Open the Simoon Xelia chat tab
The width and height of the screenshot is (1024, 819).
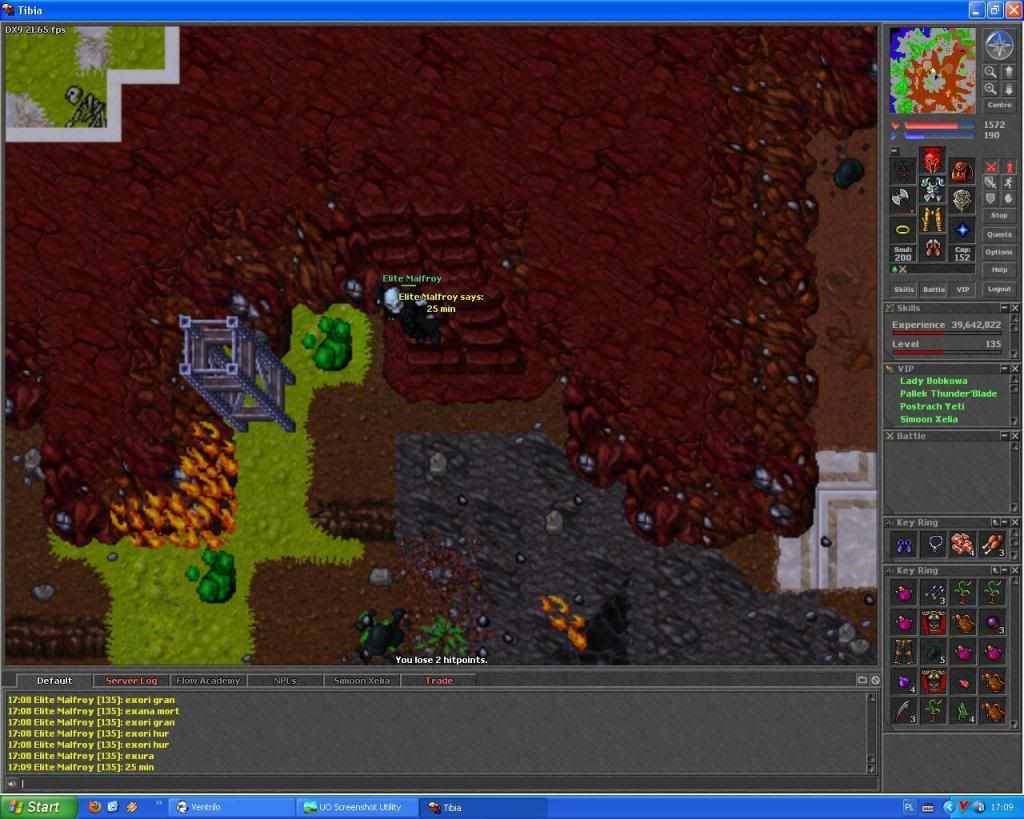pos(361,681)
